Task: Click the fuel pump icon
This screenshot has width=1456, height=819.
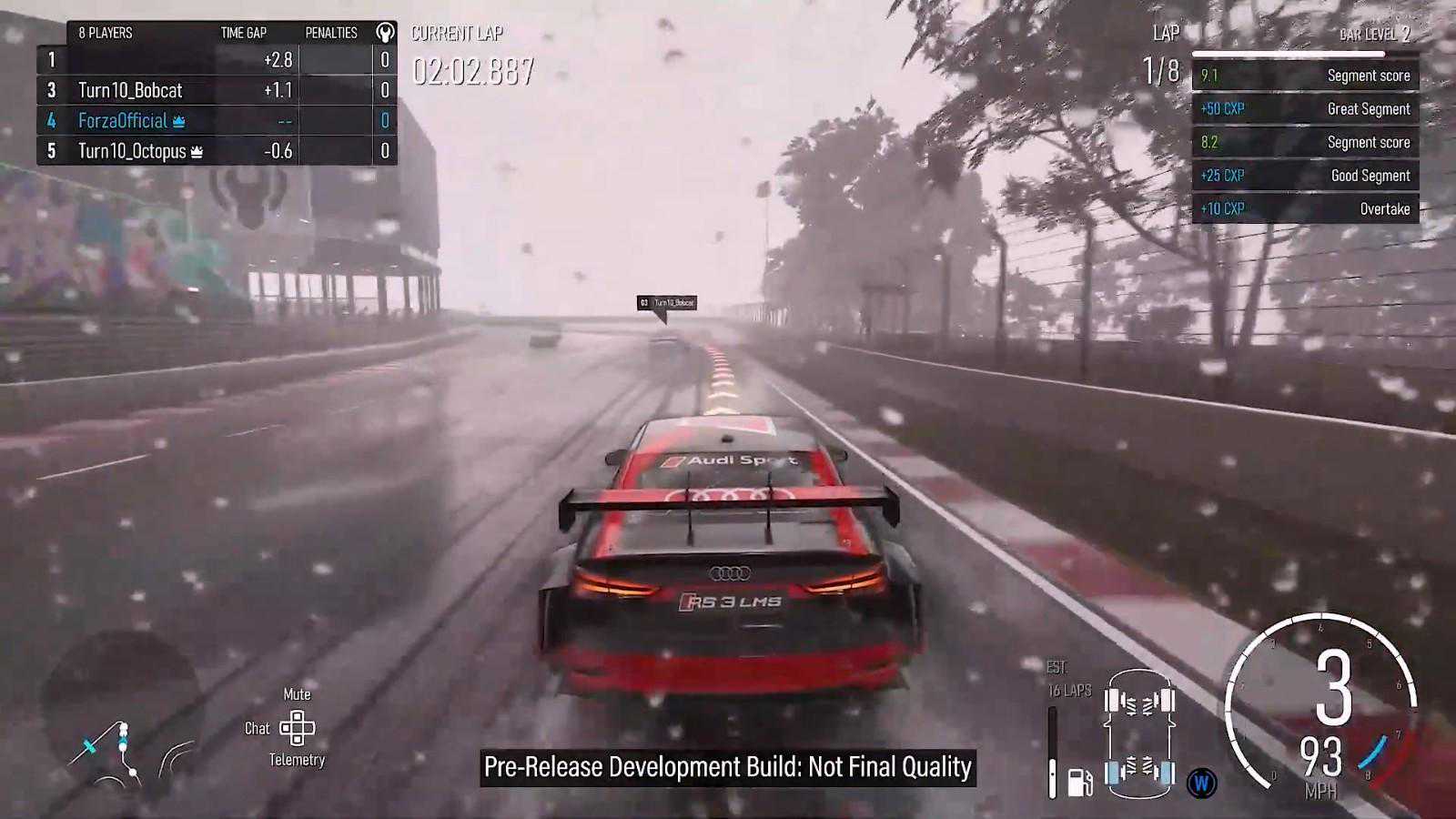Action: point(1079,782)
